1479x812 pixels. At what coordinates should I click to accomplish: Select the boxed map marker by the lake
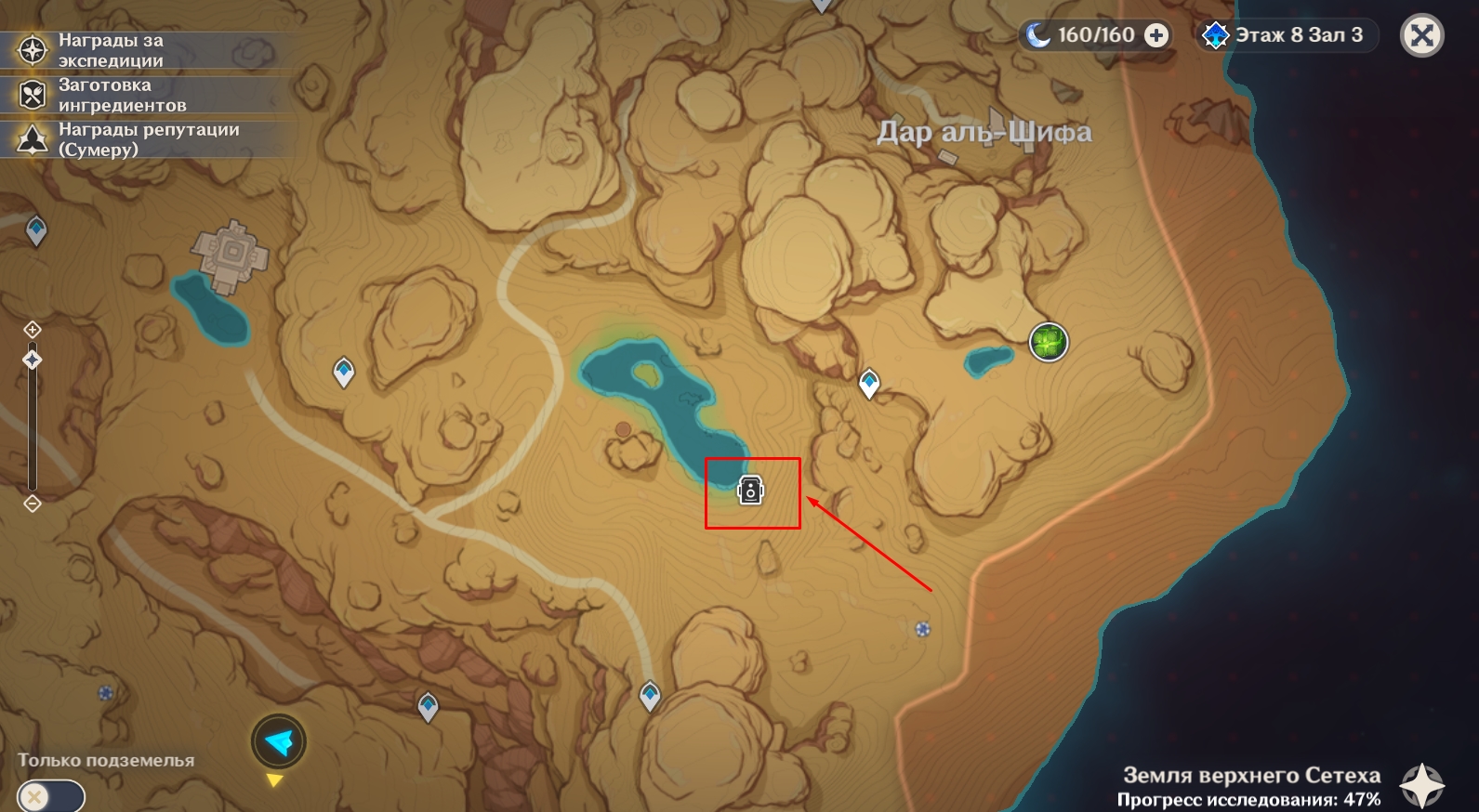pyautogui.click(x=750, y=490)
